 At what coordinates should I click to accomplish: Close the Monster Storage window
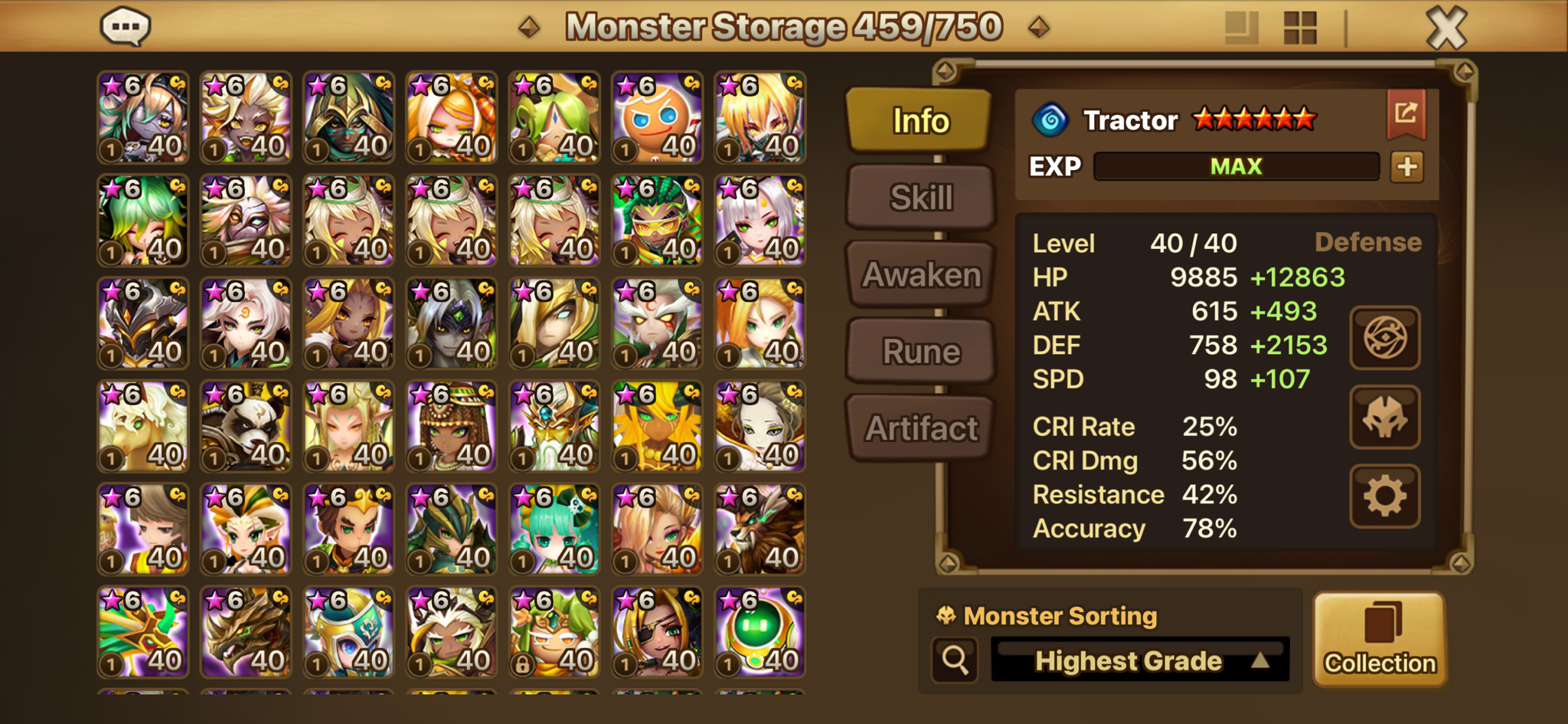pyautogui.click(x=1445, y=28)
